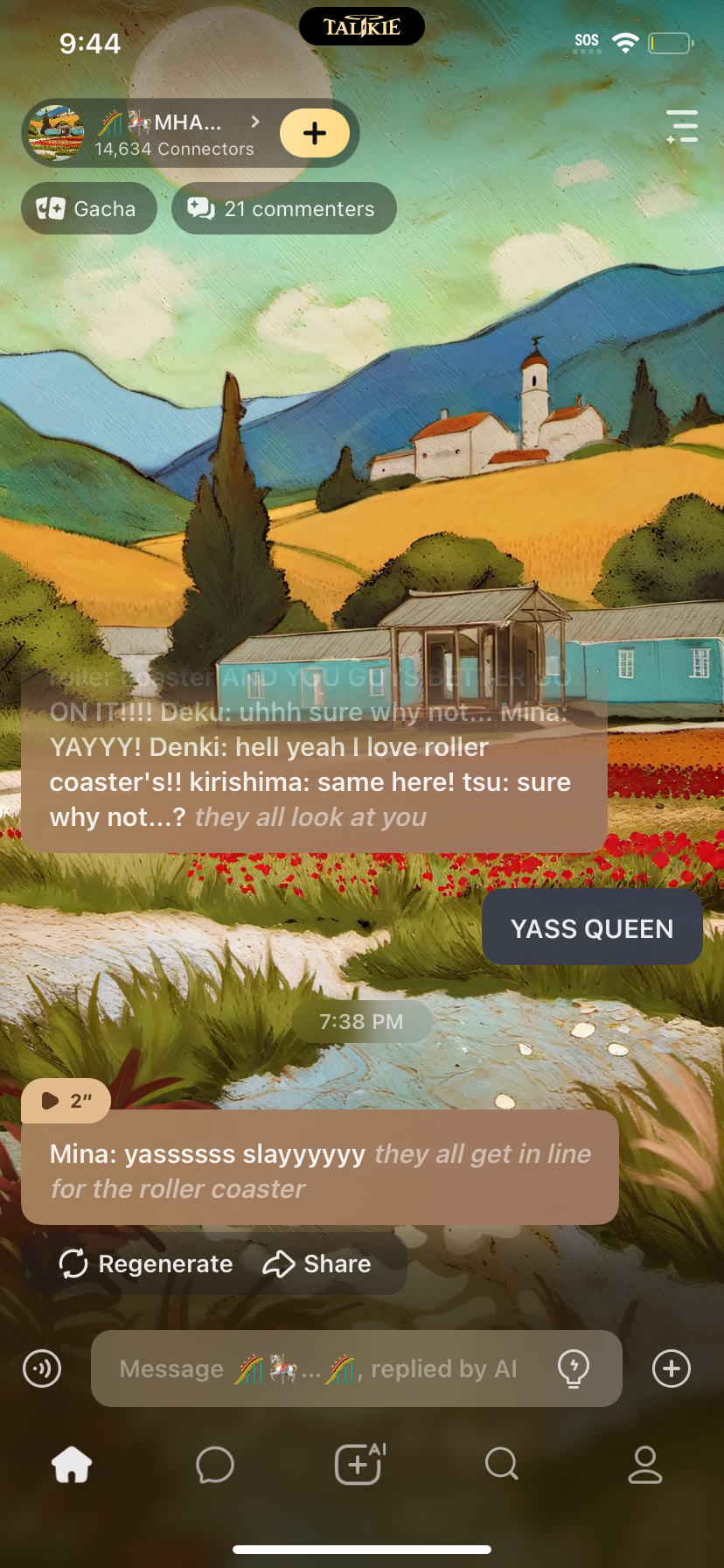Open the plus attachment button beside input
Viewport: 724px width, 1568px height.
point(672,1368)
